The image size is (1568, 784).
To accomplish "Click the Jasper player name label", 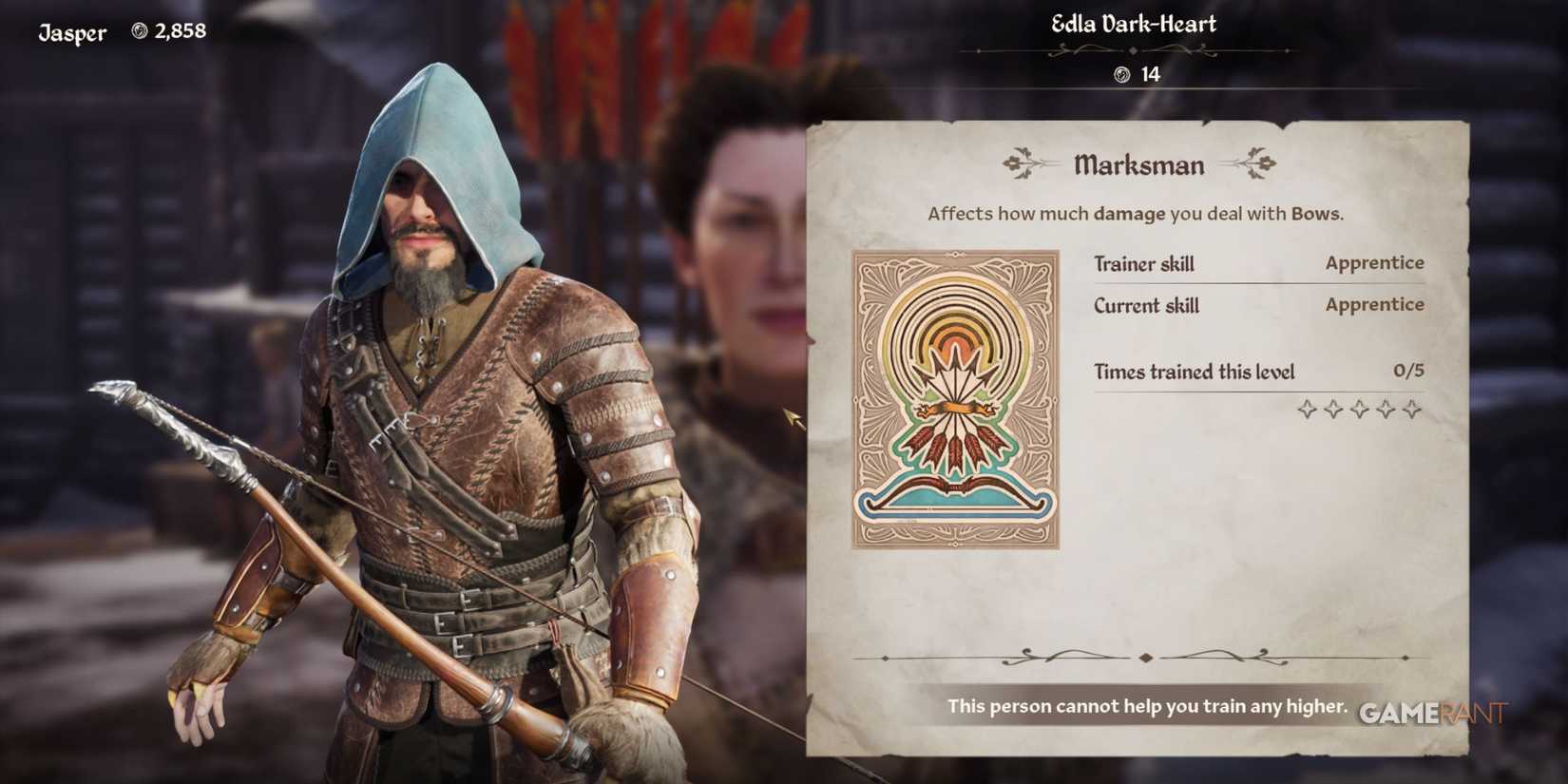I will point(71,31).
